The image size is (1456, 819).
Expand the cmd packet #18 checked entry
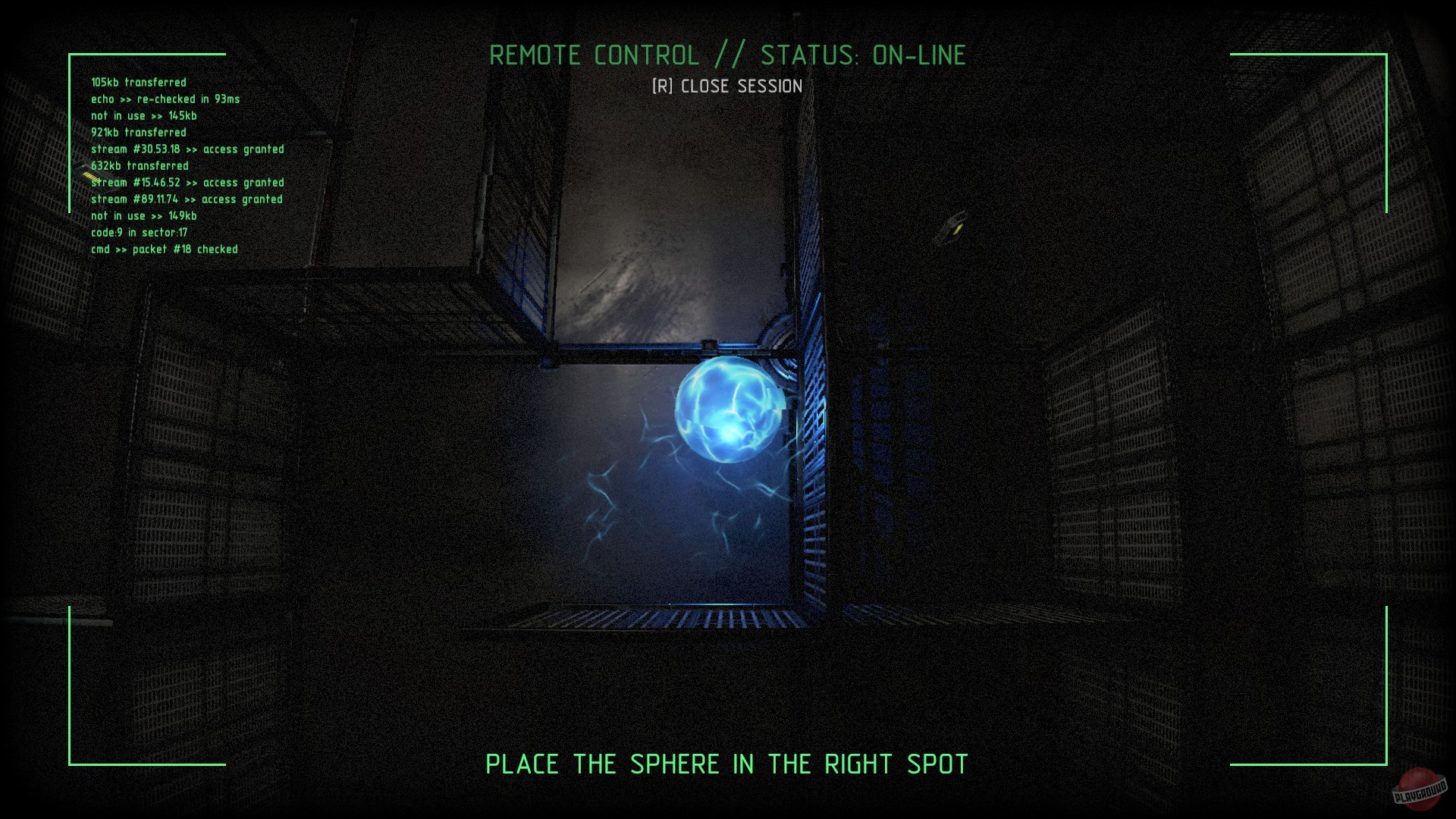(164, 249)
